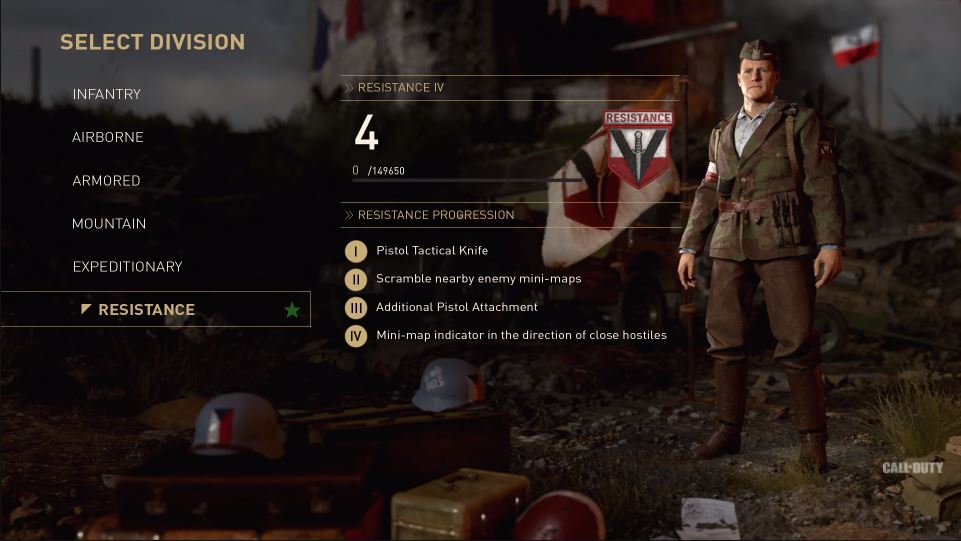This screenshot has width=961, height=541.
Task: Select the highlighted Resistance division
Action: 146,310
